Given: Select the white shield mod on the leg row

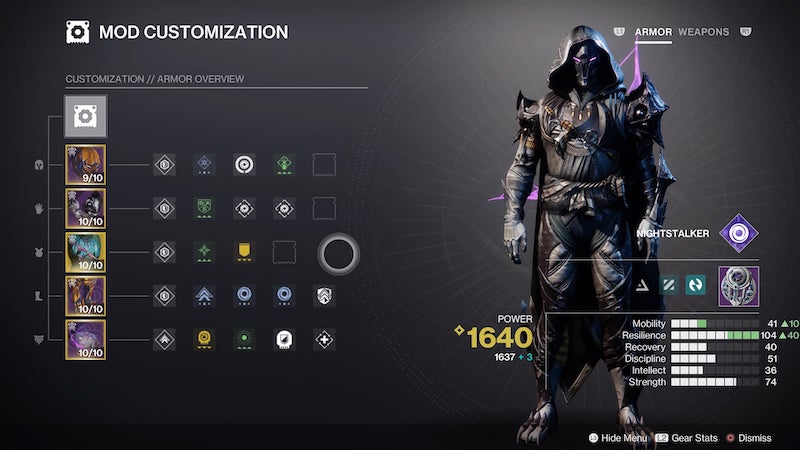Looking at the screenshot, I should coord(324,296).
